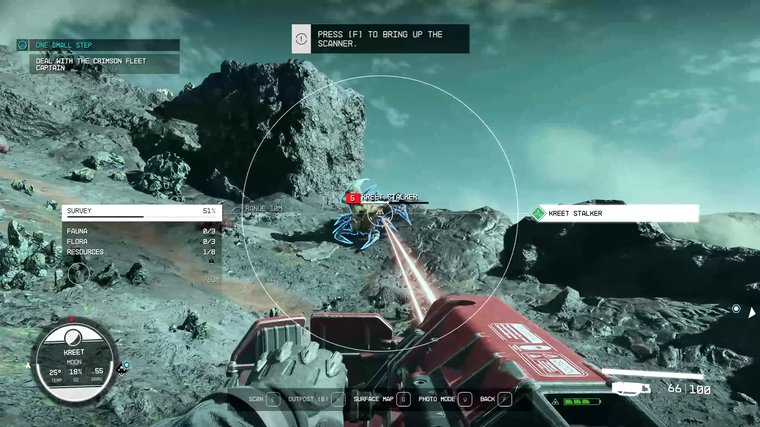
Task: Choose Back to exit the scanner
Action: 495,398
